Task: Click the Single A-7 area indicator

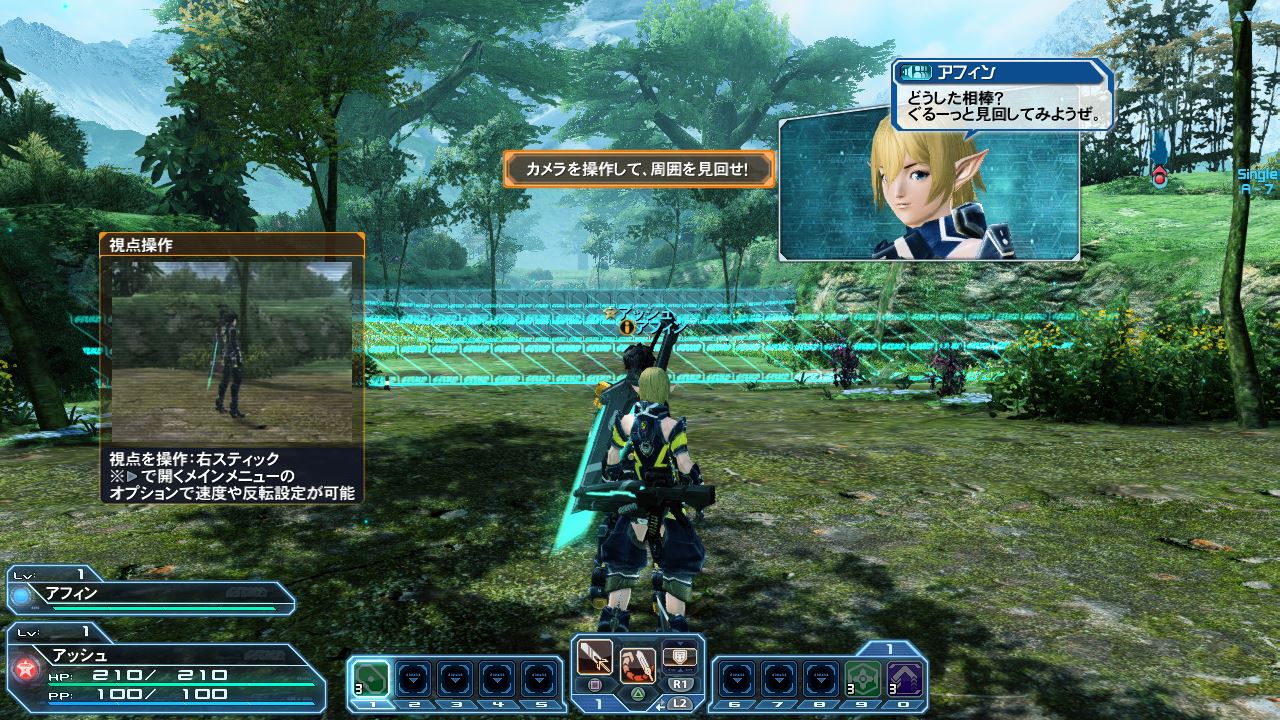Action: (1256, 181)
